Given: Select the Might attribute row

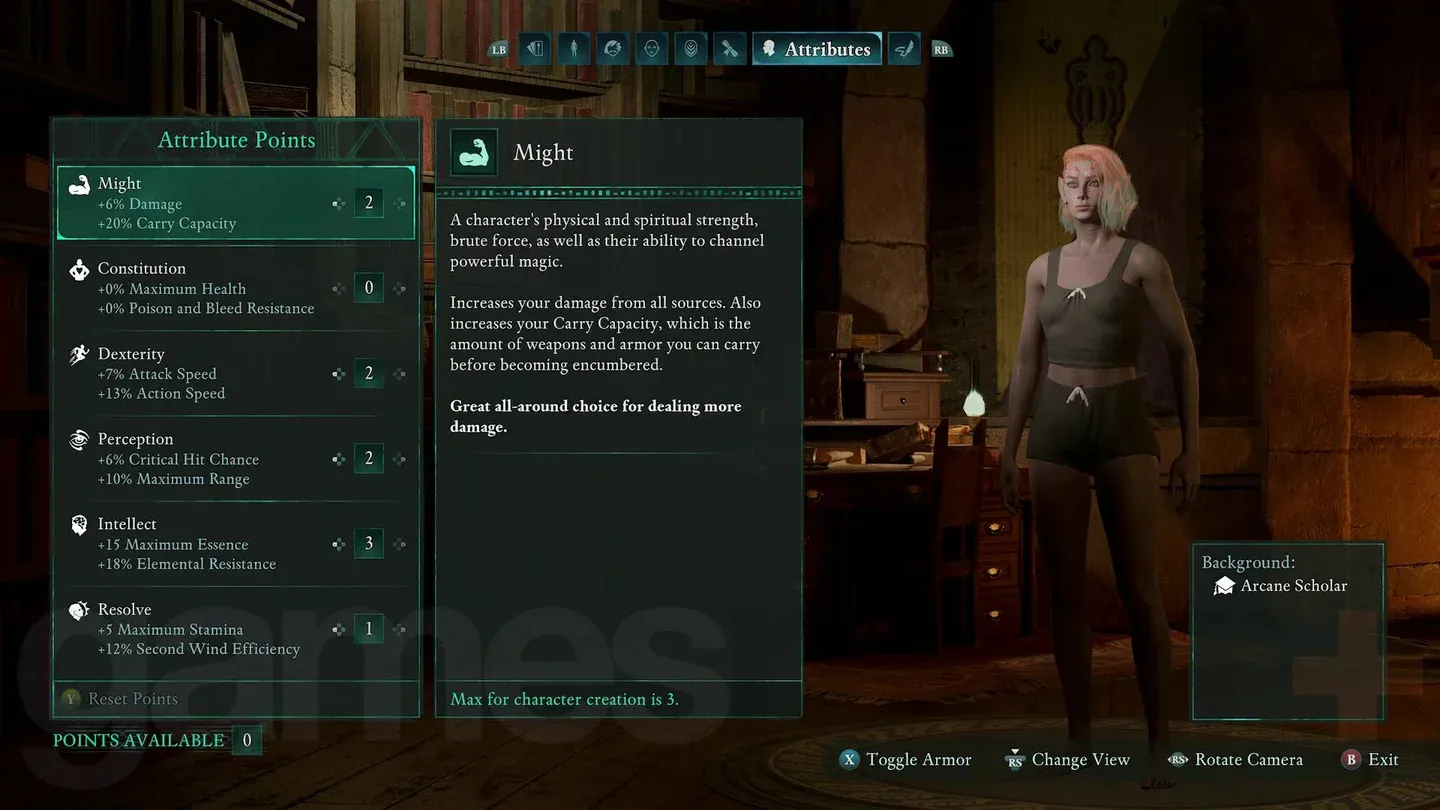Looking at the screenshot, I should pos(200,203).
